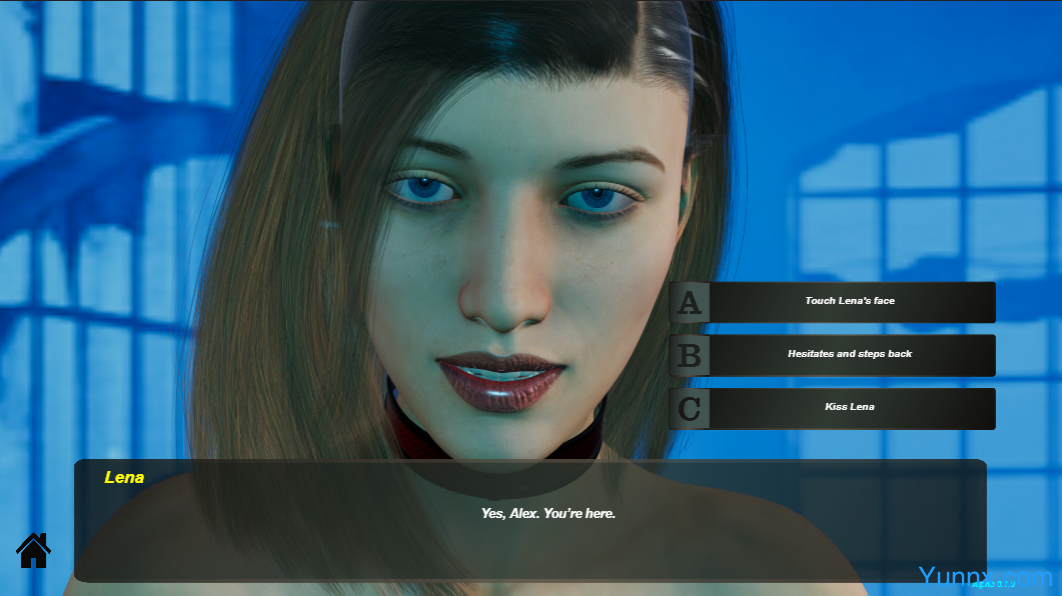Choose option A: Touch Lena's face

[849, 301]
